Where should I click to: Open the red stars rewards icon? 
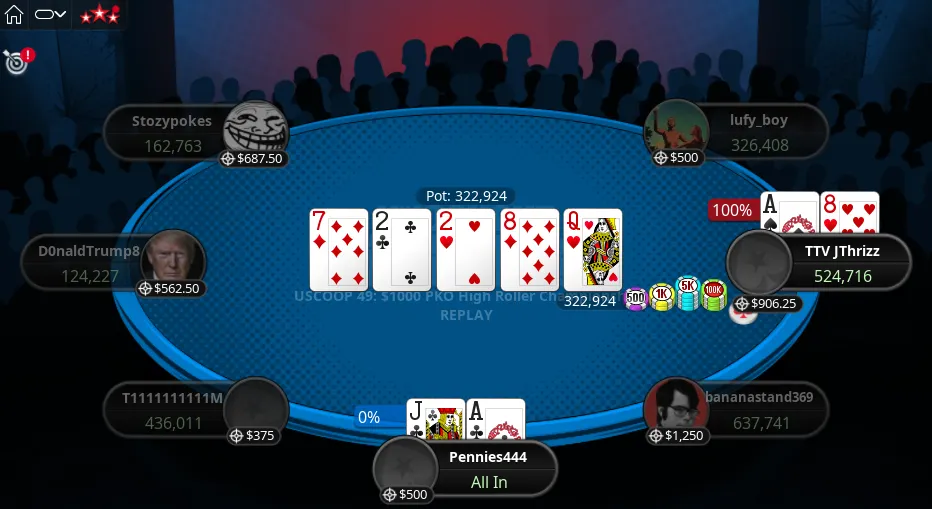coord(99,15)
